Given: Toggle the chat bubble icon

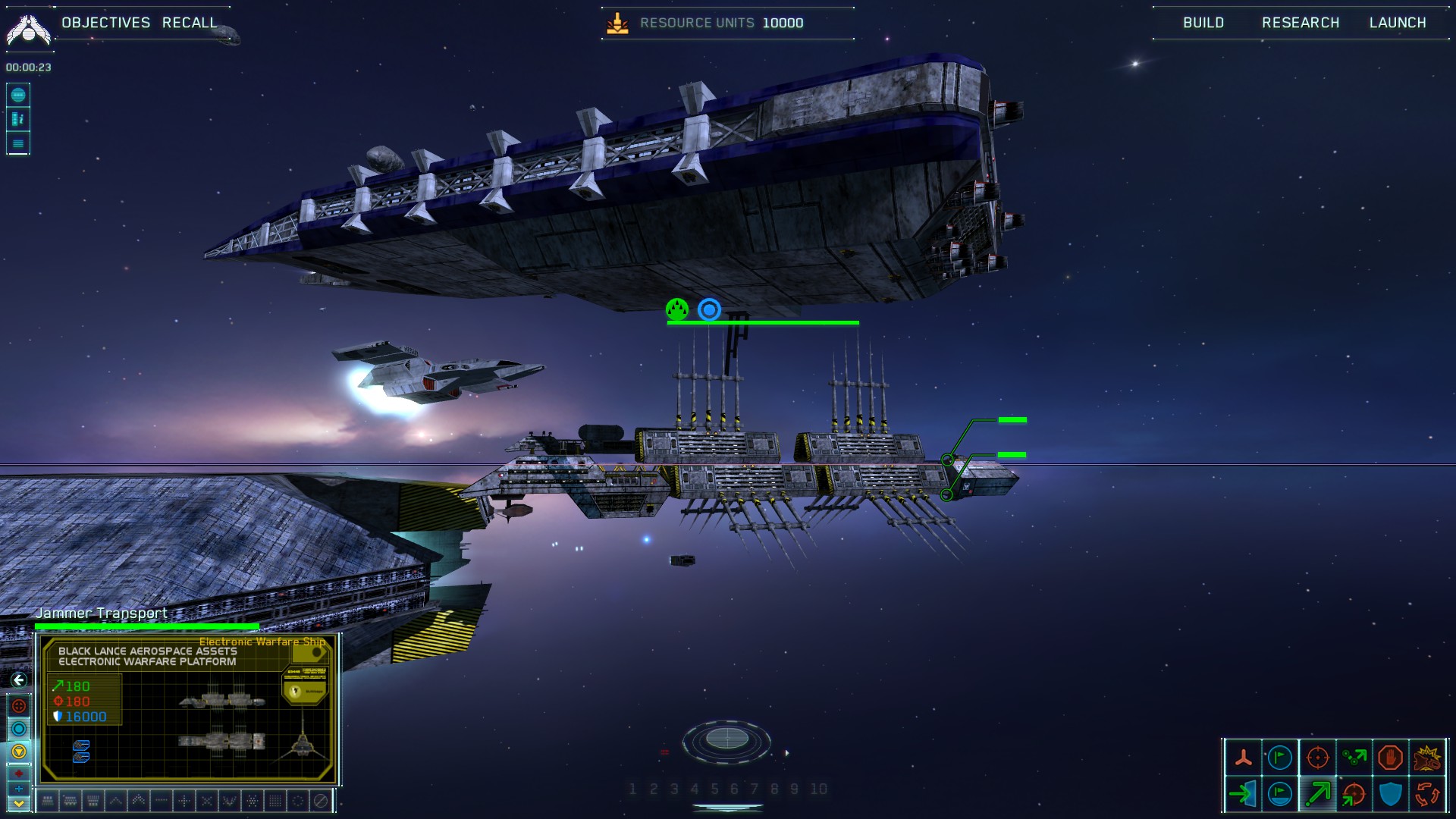Looking at the screenshot, I should pos(18,95).
